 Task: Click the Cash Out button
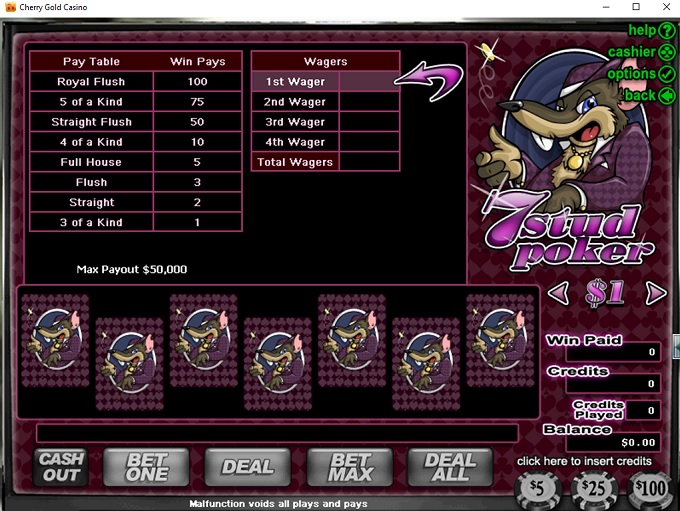[61, 466]
